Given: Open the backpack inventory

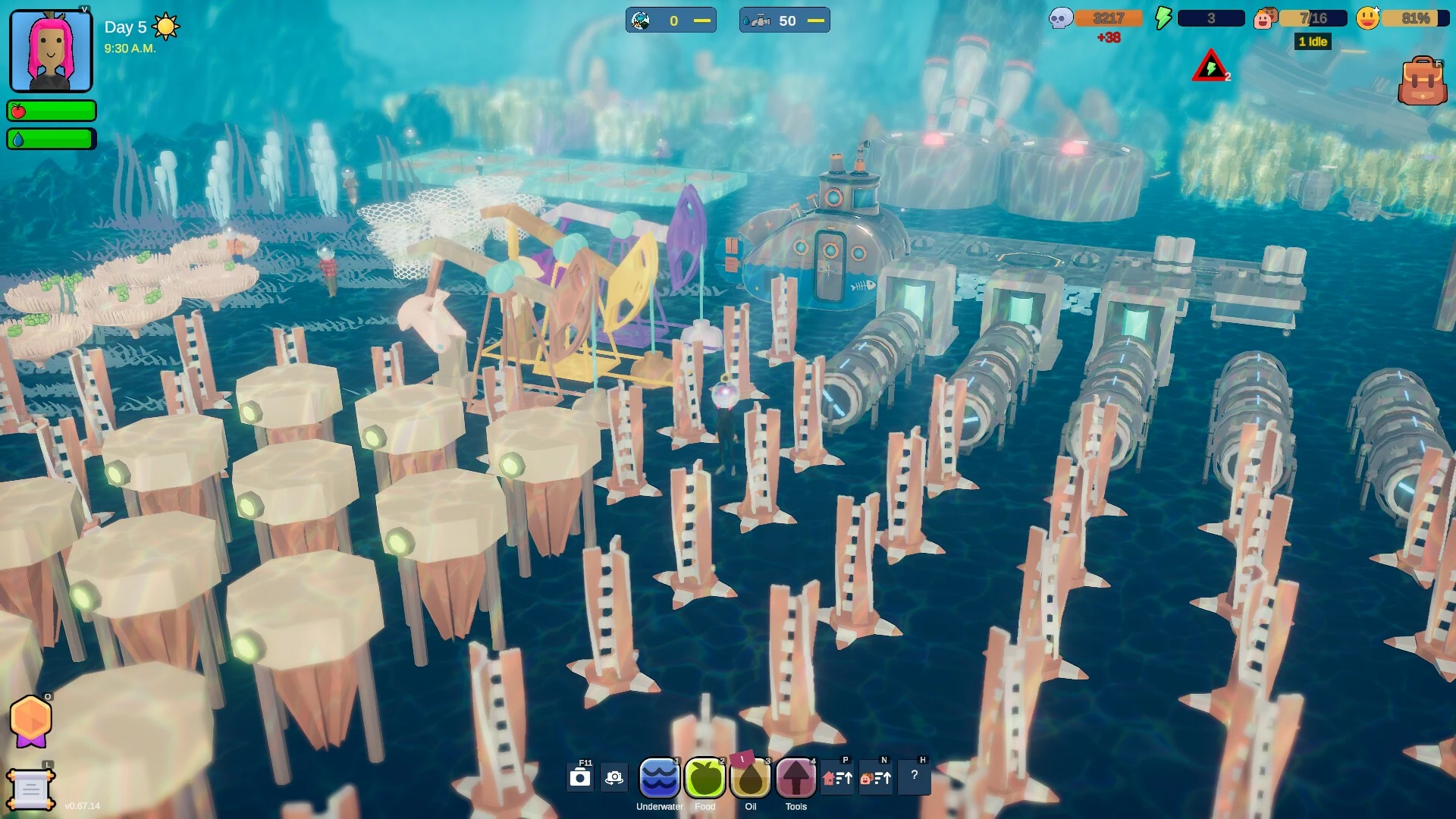Looking at the screenshot, I should point(1422,80).
